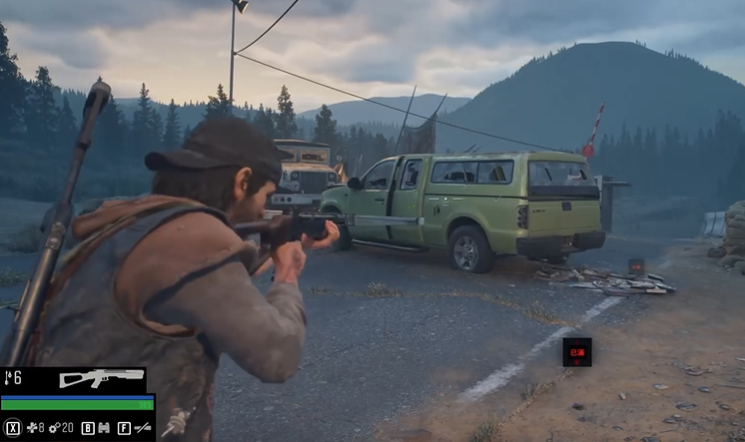This screenshot has width=745, height=442.
Task: Select the red item marker by the wood planks
Action: click(x=636, y=266)
